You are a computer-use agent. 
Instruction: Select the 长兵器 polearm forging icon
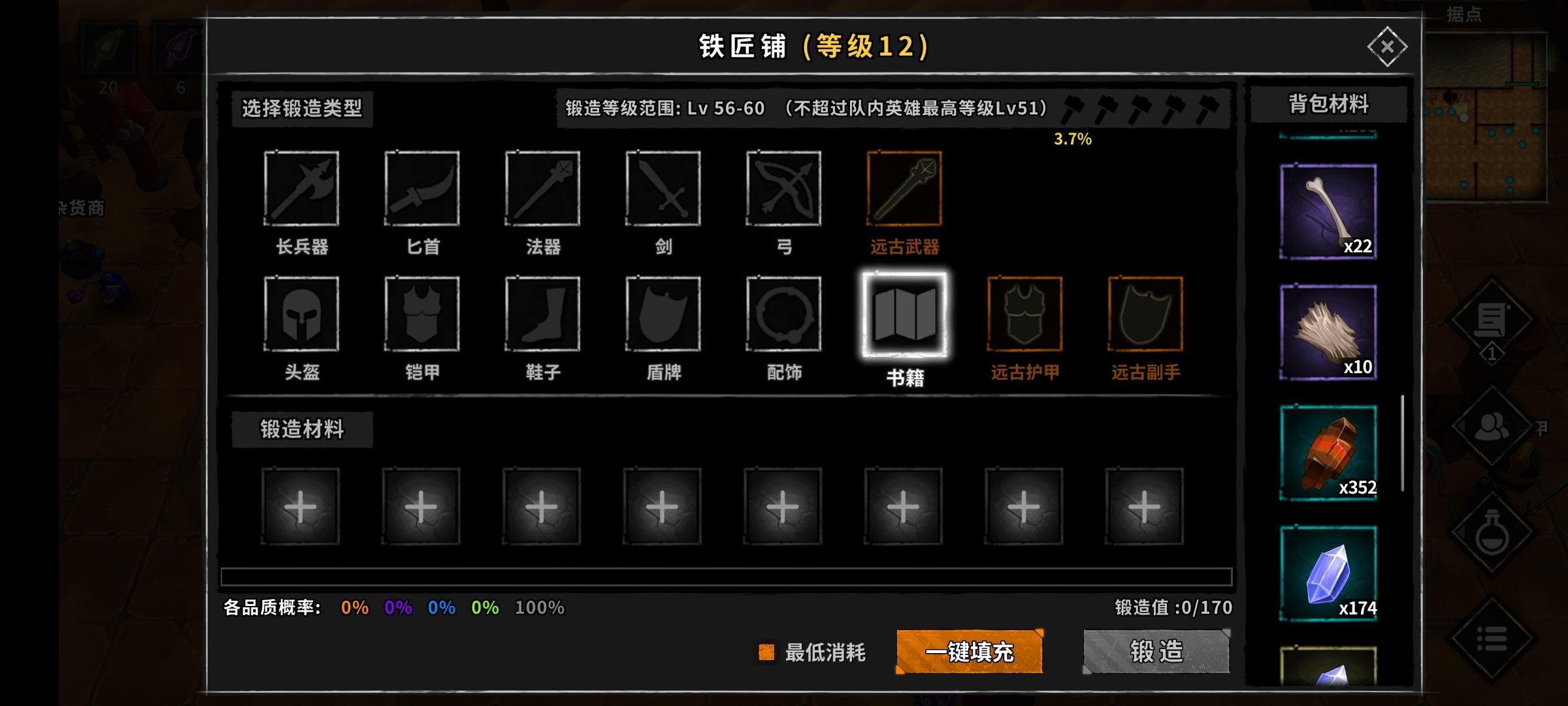pos(302,190)
